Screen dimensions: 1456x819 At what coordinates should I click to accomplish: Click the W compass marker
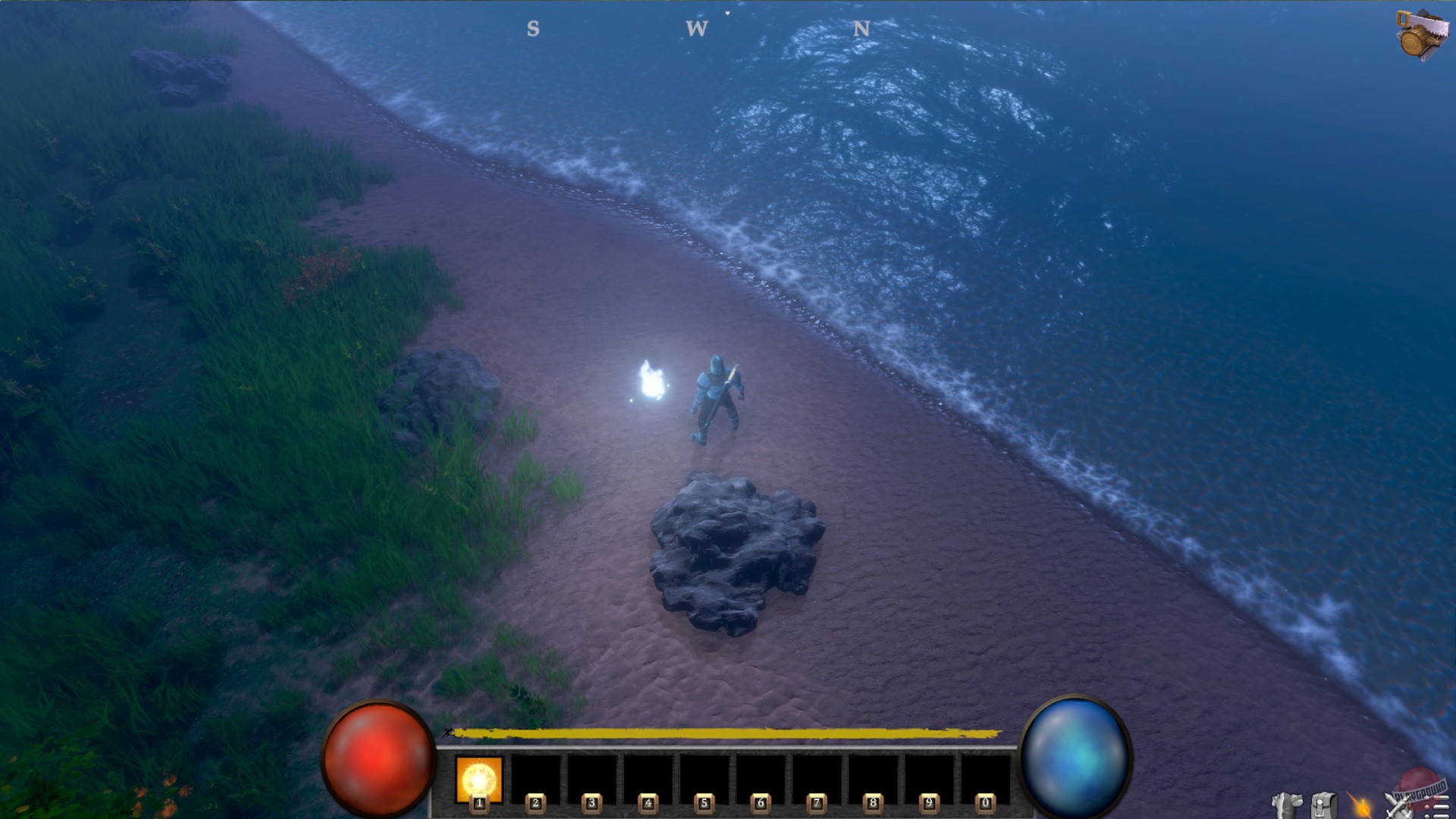(698, 29)
